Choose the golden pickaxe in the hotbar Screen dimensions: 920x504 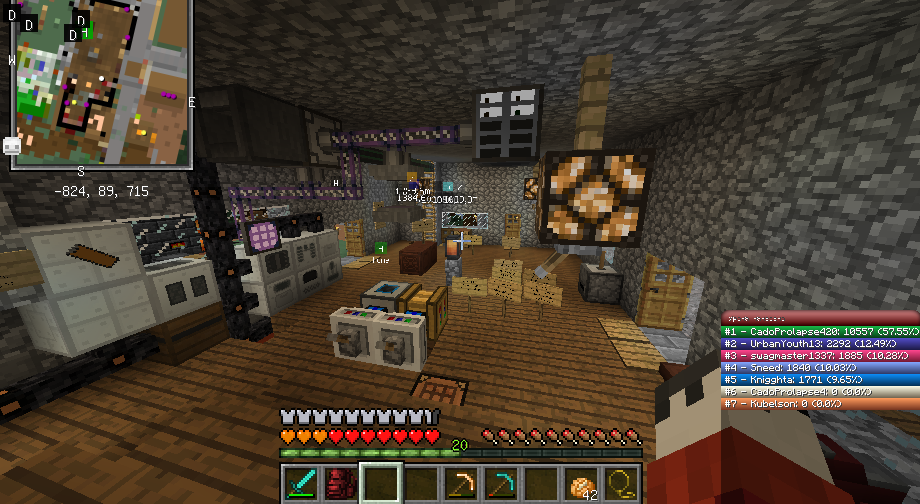pos(461,483)
